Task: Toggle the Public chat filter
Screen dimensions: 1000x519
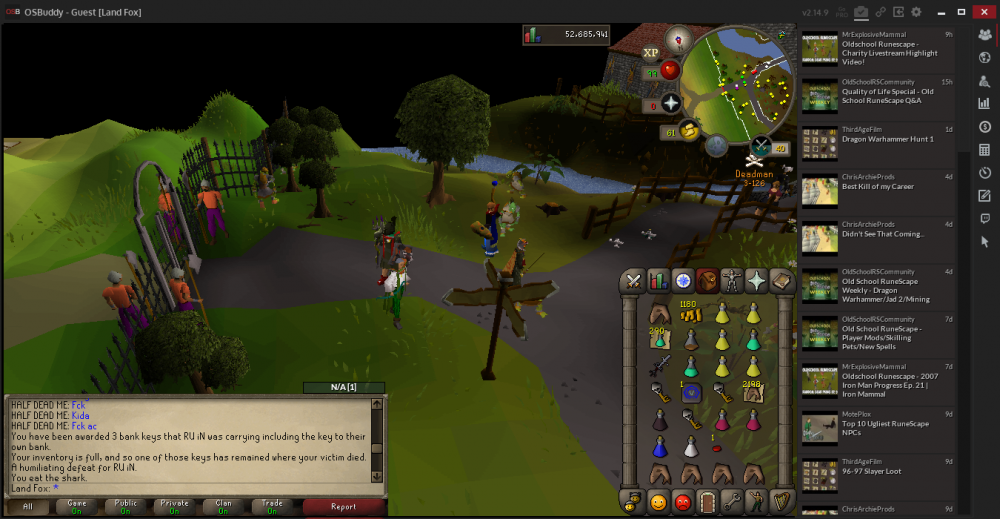Action: click(x=125, y=506)
